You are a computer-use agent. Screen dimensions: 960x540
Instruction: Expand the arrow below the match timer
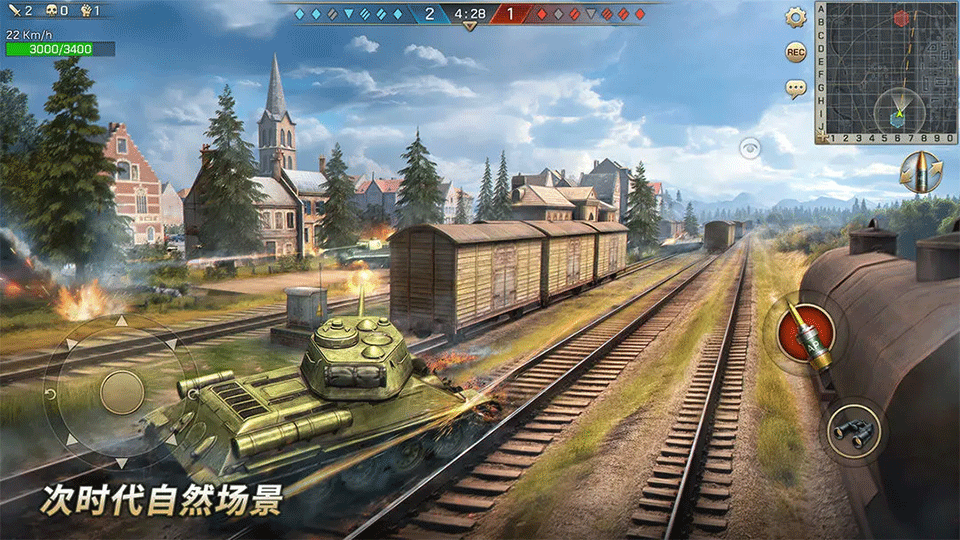pyautogui.click(x=470, y=28)
